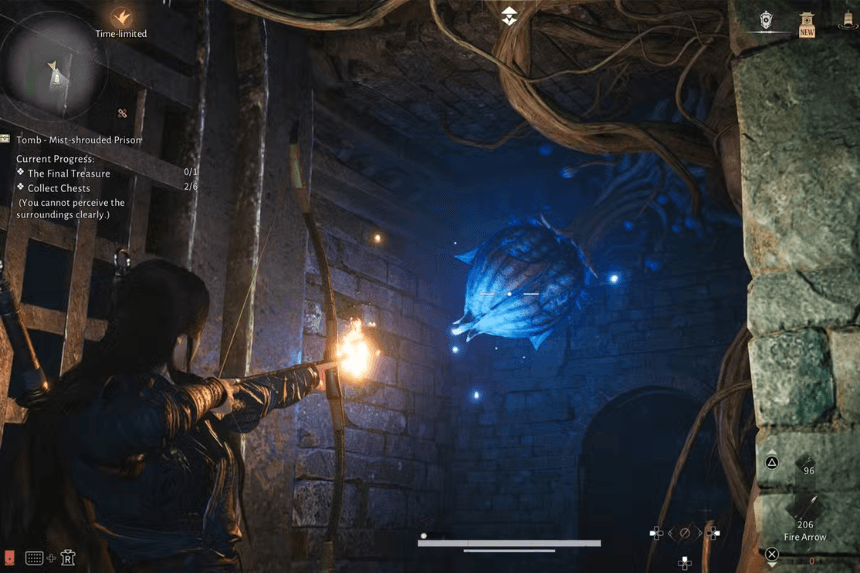
Task: Click the small pink knot icon near the minimap
Action: tap(122, 114)
